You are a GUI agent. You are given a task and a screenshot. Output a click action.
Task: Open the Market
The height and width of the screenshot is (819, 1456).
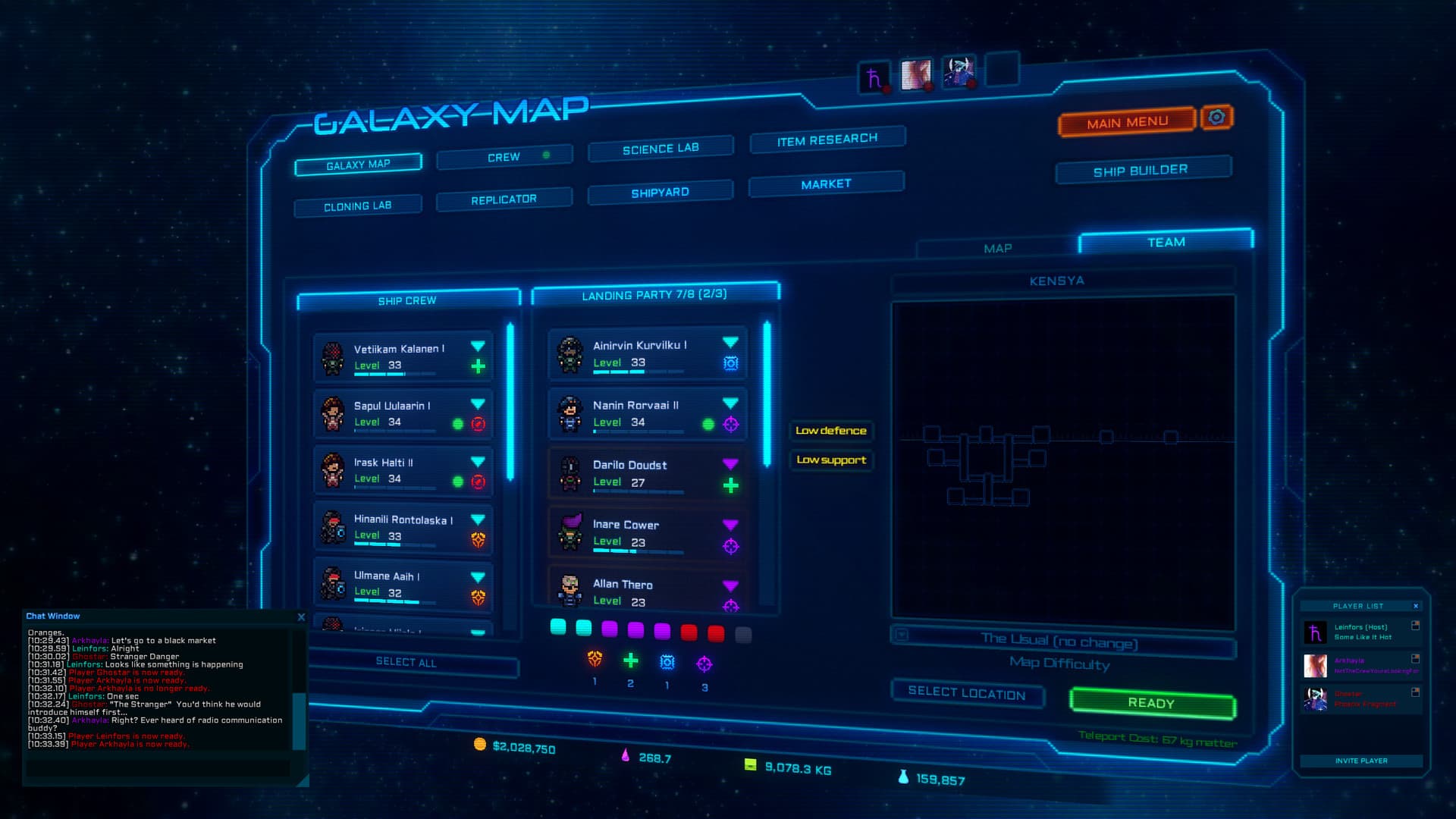(x=826, y=184)
